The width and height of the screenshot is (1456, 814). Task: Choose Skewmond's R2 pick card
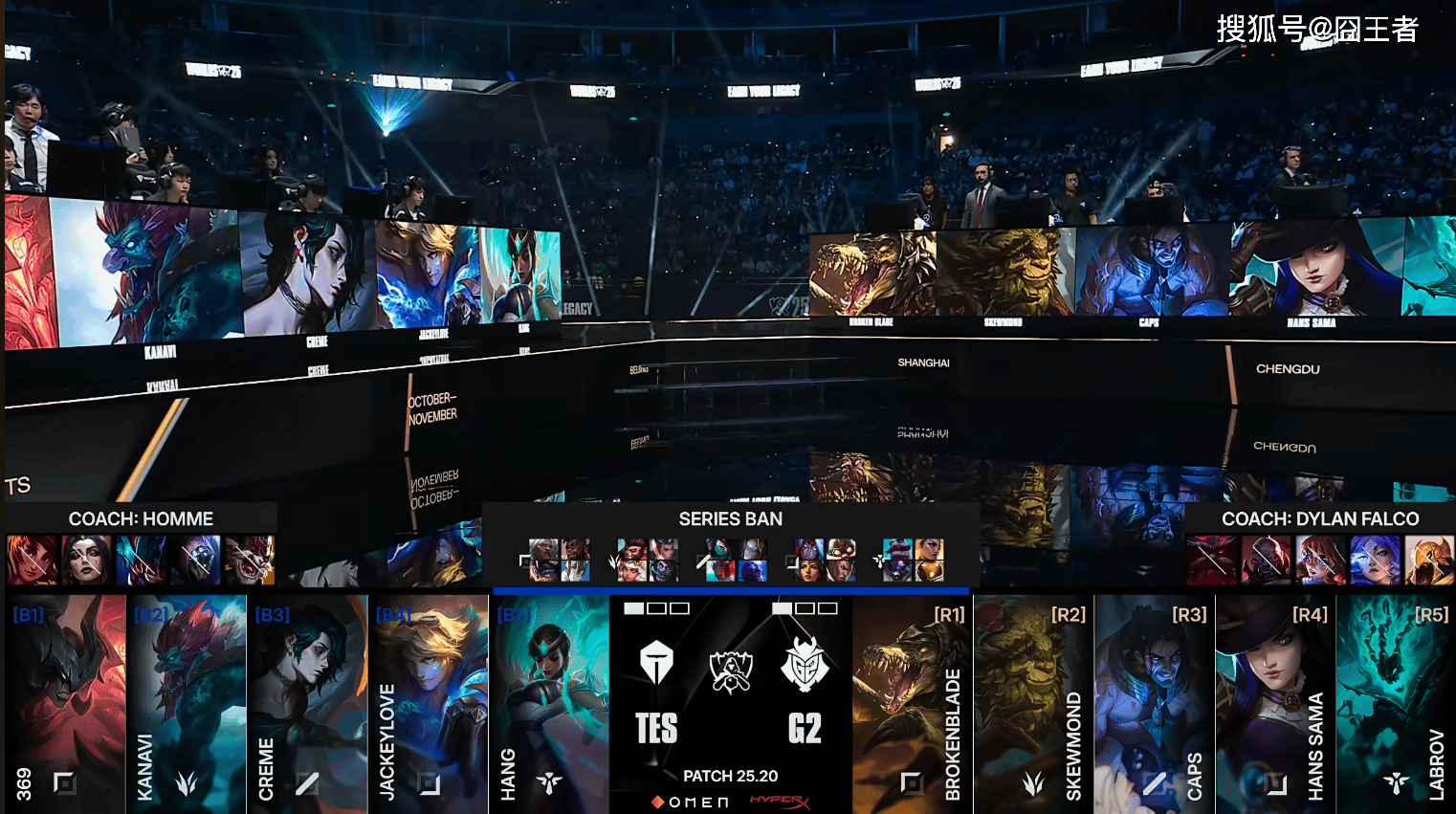pos(1033,703)
